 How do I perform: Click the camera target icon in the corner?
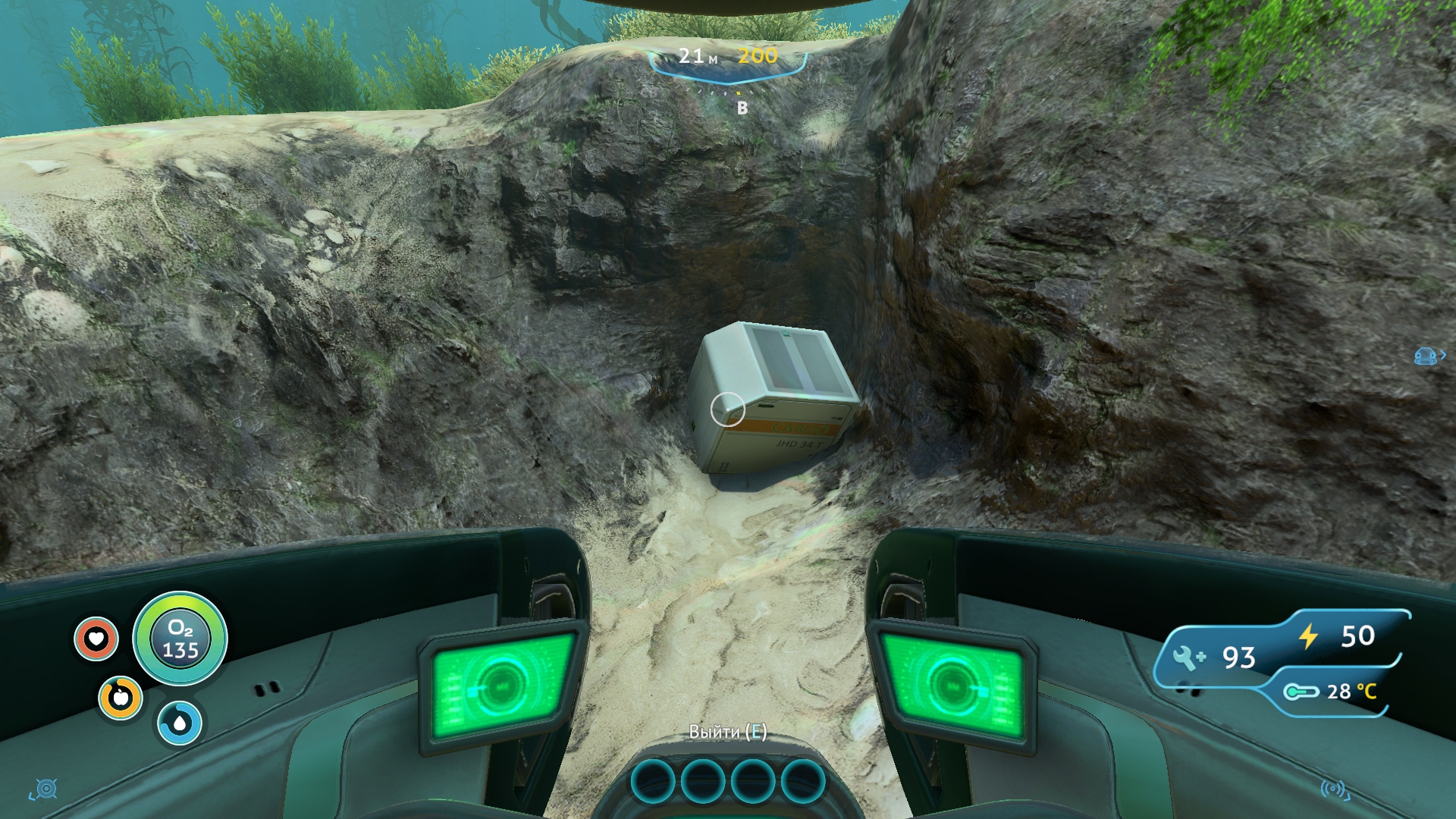[45, 789]
